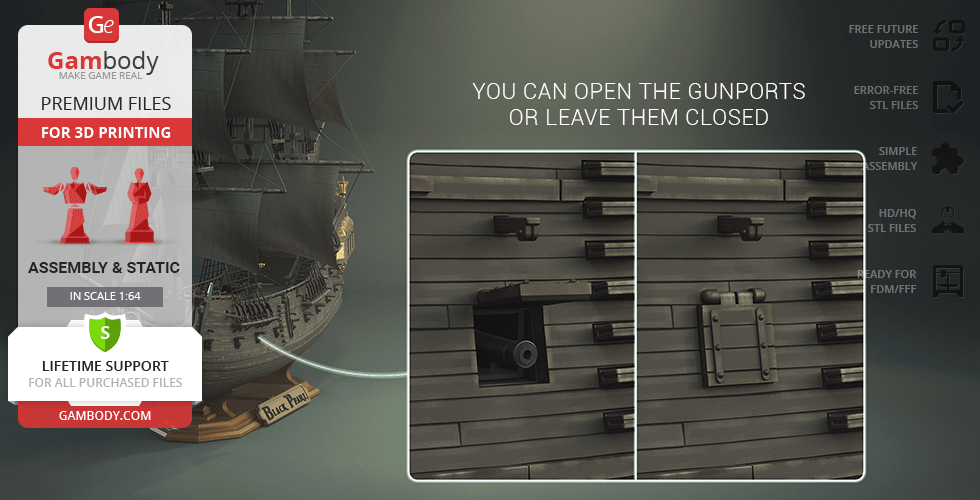This screenshot has height=500, width=980.
Task: Open the GAMBODY.COM link banner
Action: point(105,414)
